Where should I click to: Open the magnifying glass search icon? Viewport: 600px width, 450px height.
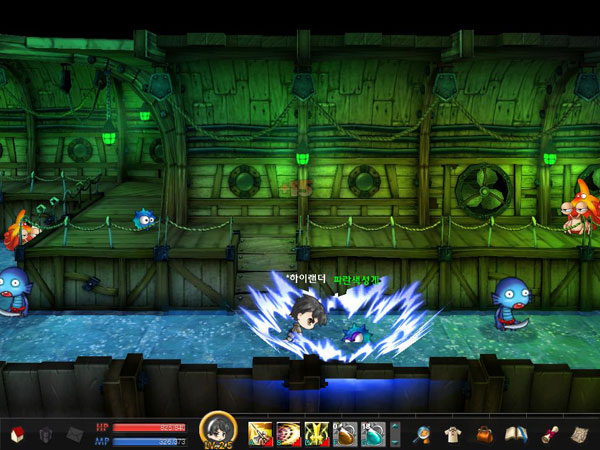click(423, 434)
